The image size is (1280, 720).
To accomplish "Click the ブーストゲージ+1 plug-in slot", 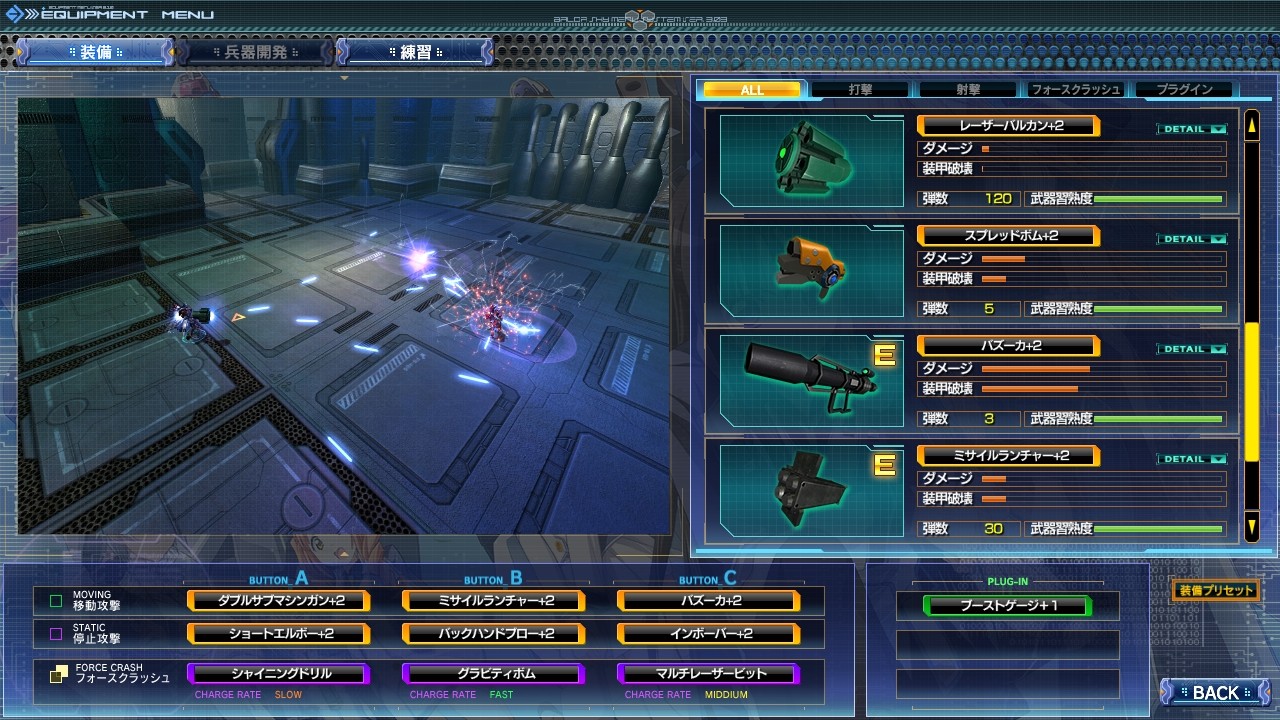I will point(1008,606).
